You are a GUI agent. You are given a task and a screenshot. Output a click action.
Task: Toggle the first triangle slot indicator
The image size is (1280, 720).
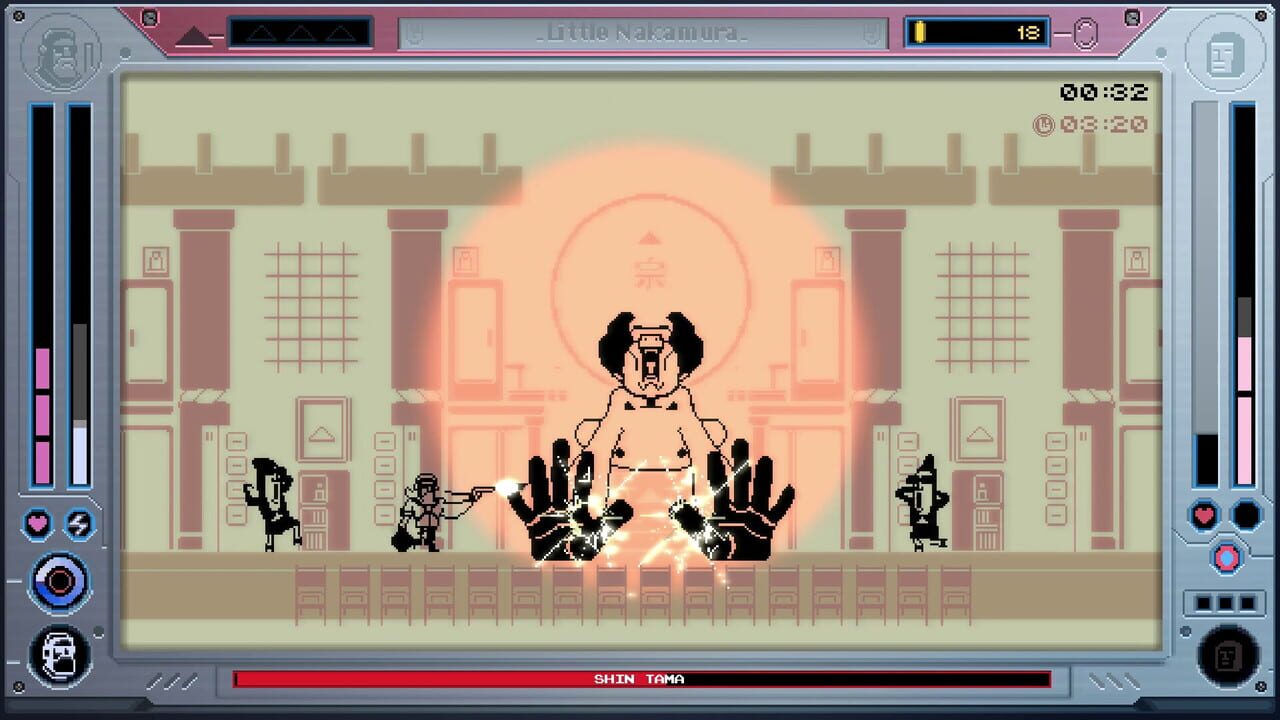point(262,32)
